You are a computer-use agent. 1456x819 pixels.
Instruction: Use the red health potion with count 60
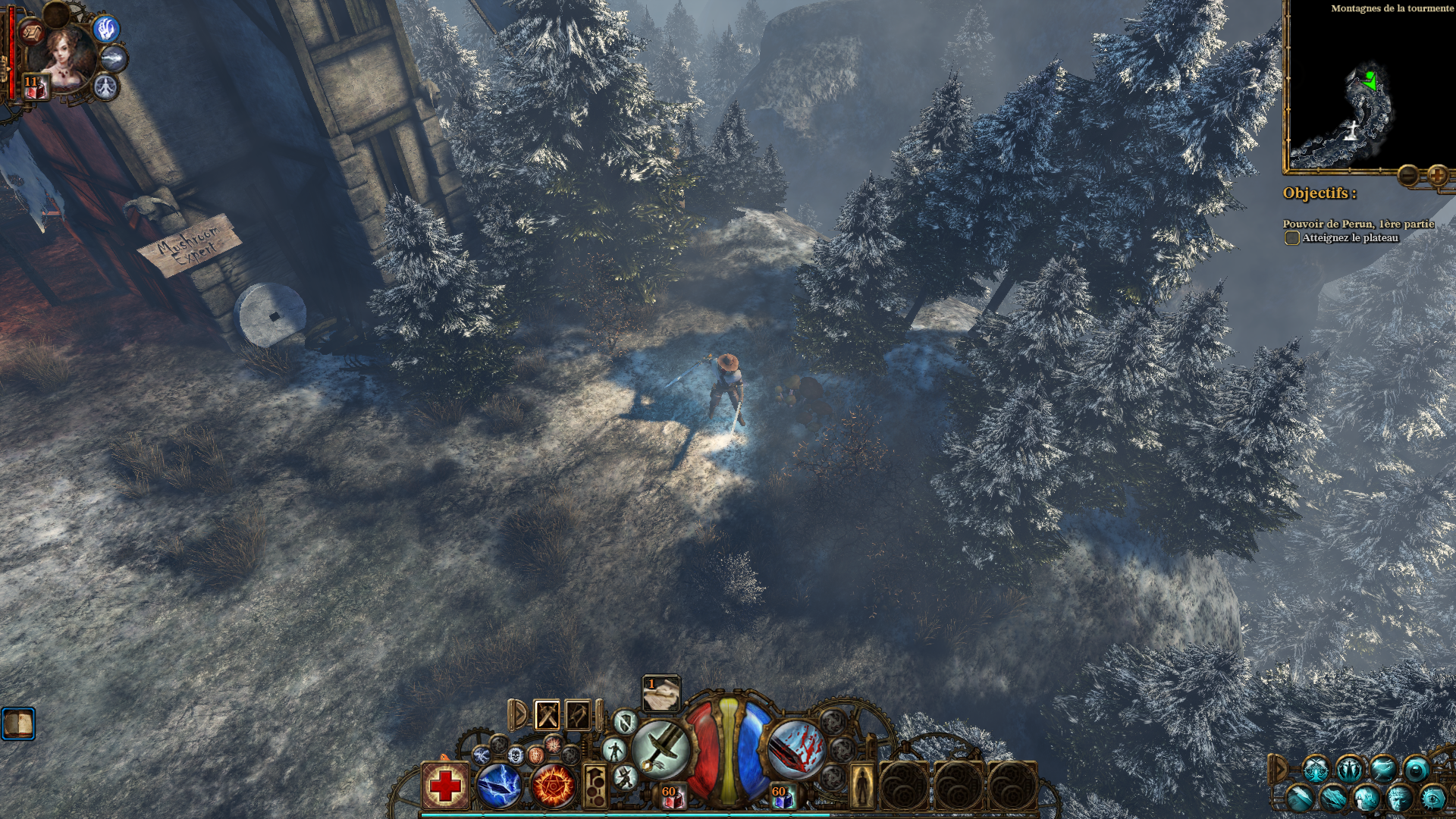point(672,796)
